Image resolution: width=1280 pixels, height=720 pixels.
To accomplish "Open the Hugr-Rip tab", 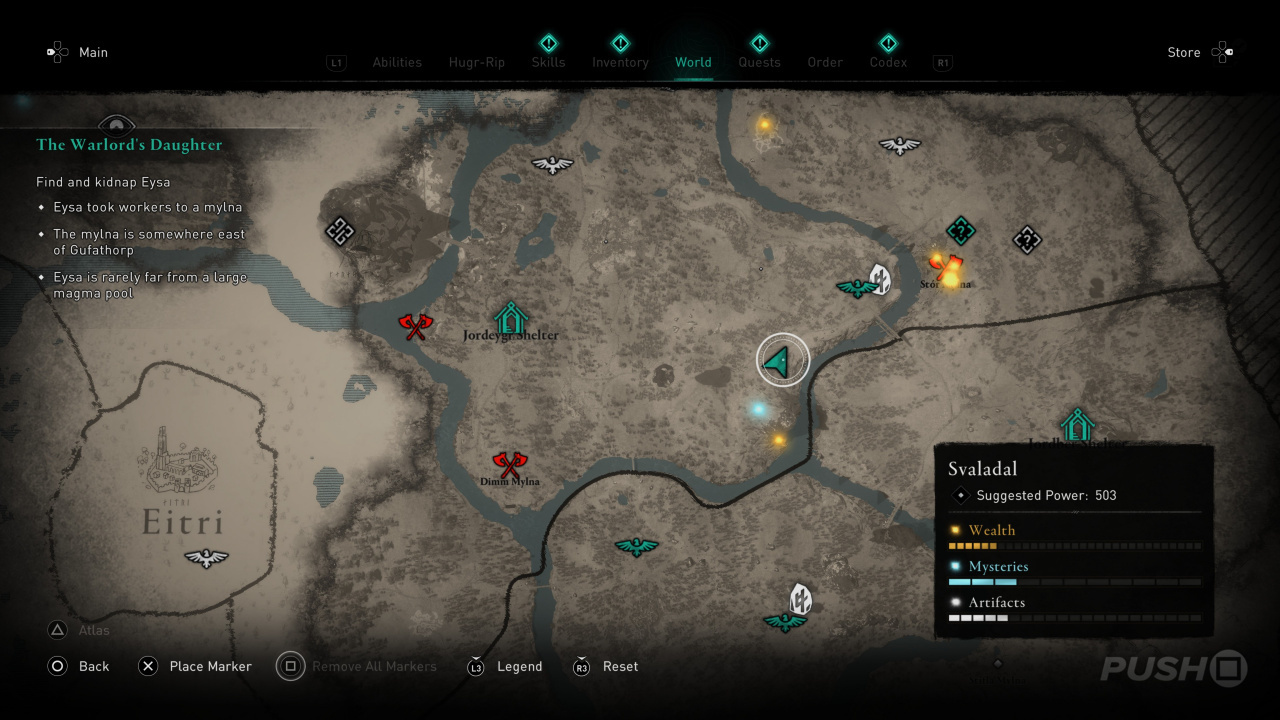I will 477,62.
